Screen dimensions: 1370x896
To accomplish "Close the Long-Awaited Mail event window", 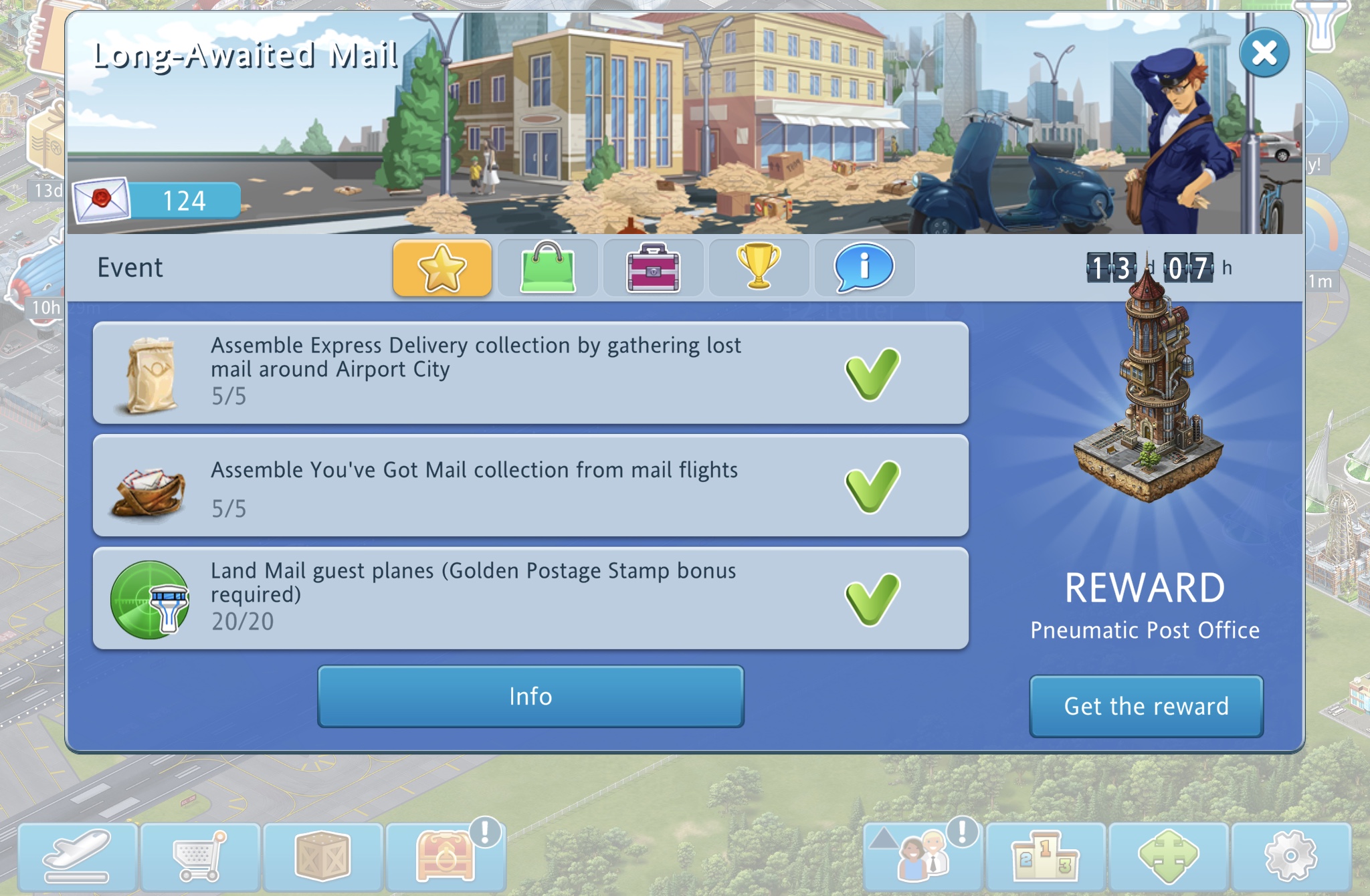I will pyautogui.click(x=1264, y=53).
